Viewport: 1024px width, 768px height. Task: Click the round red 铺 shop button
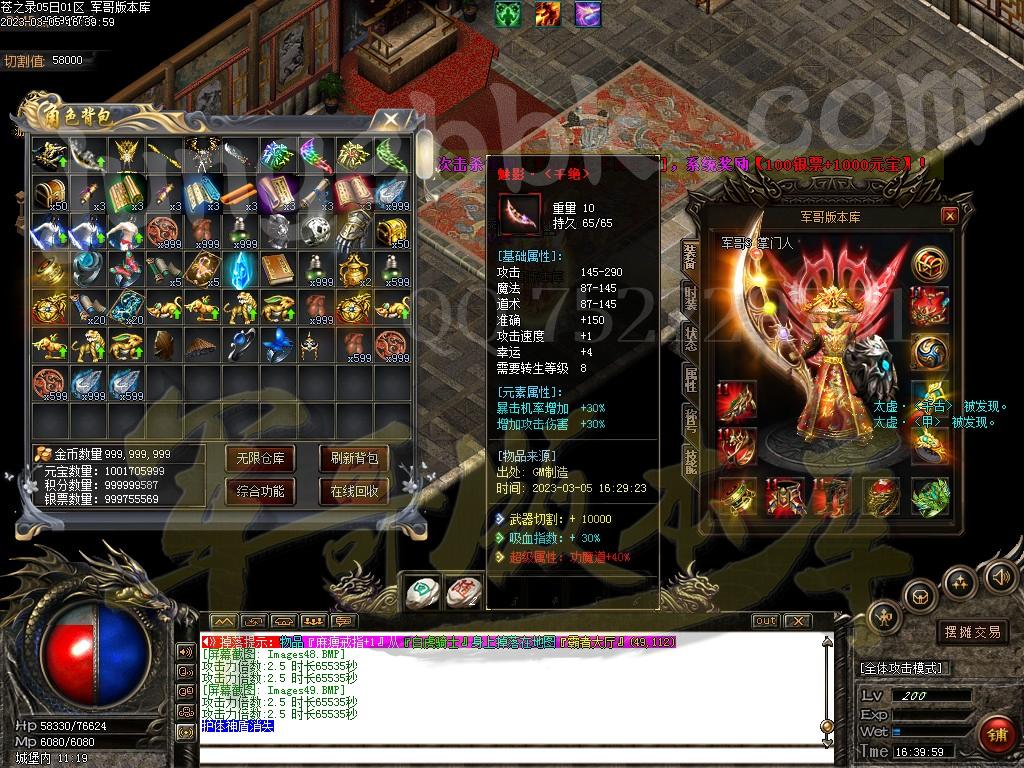996,734
